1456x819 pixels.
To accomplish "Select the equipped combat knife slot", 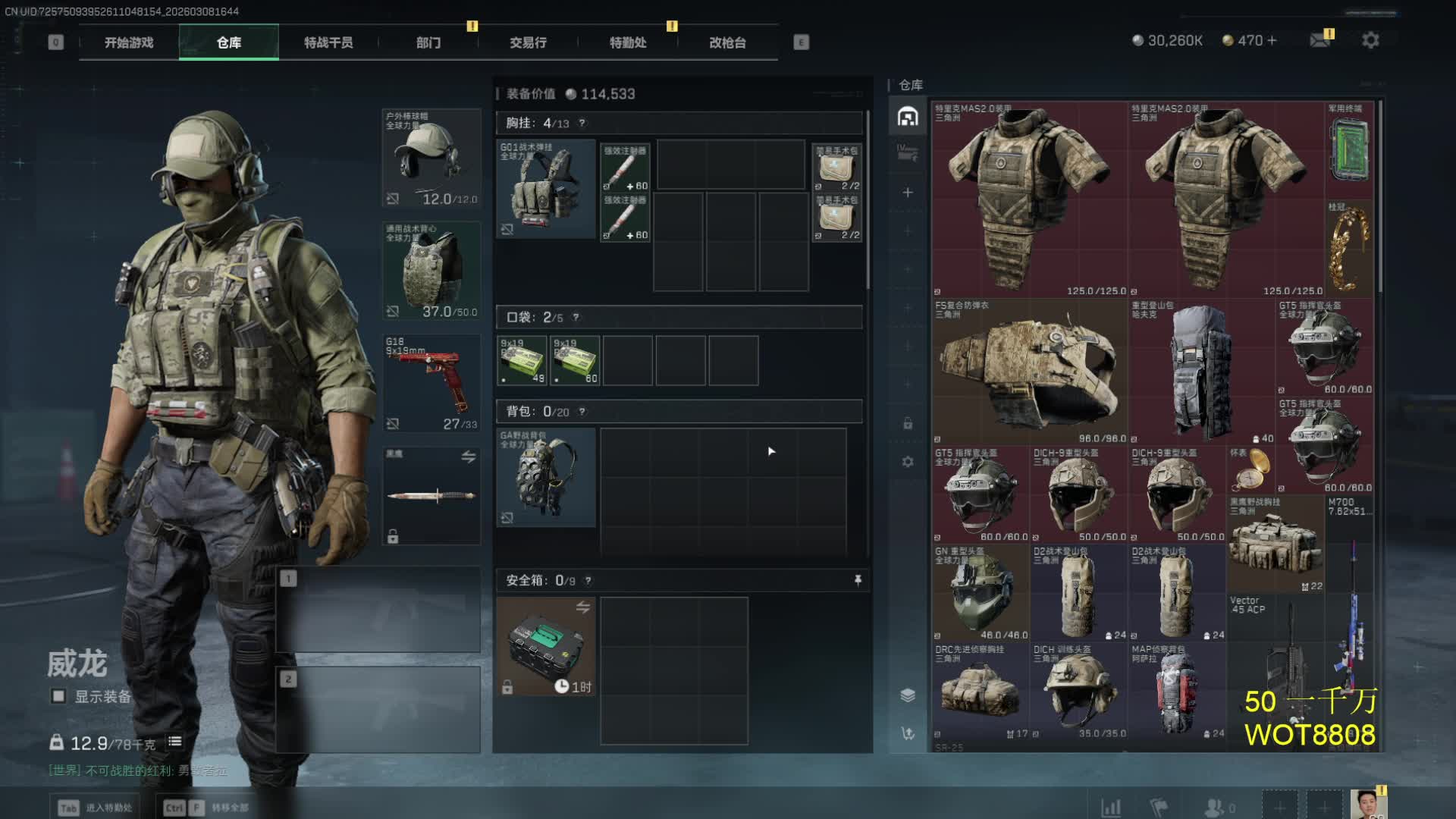I will tap(431, 496).
